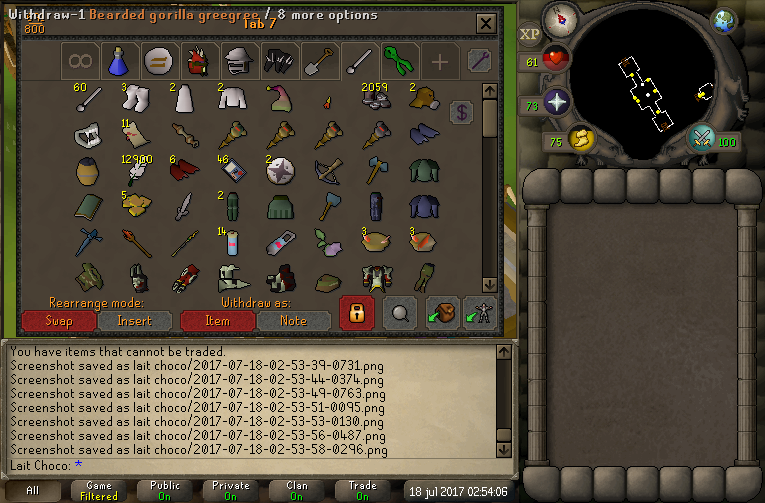Select Insert rearrange mode
Image resolution: width=765 pixels, height=503 pixels.
pos(135,321)
